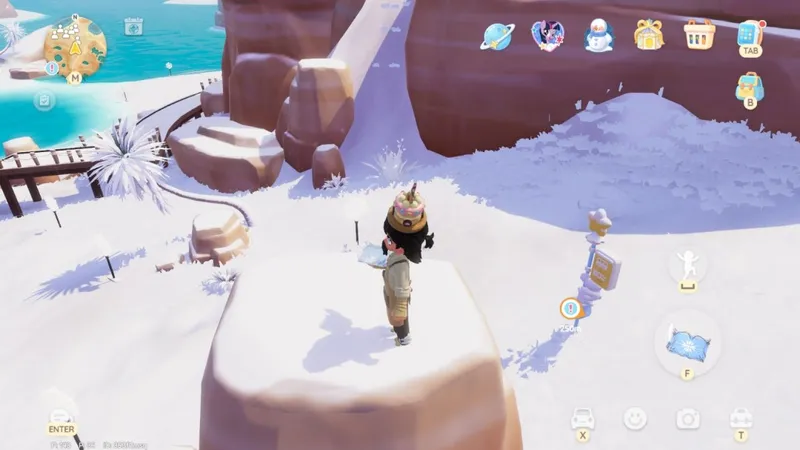Select the orange quest marker showing distance
800x450 pixels.
coord(570,308)
